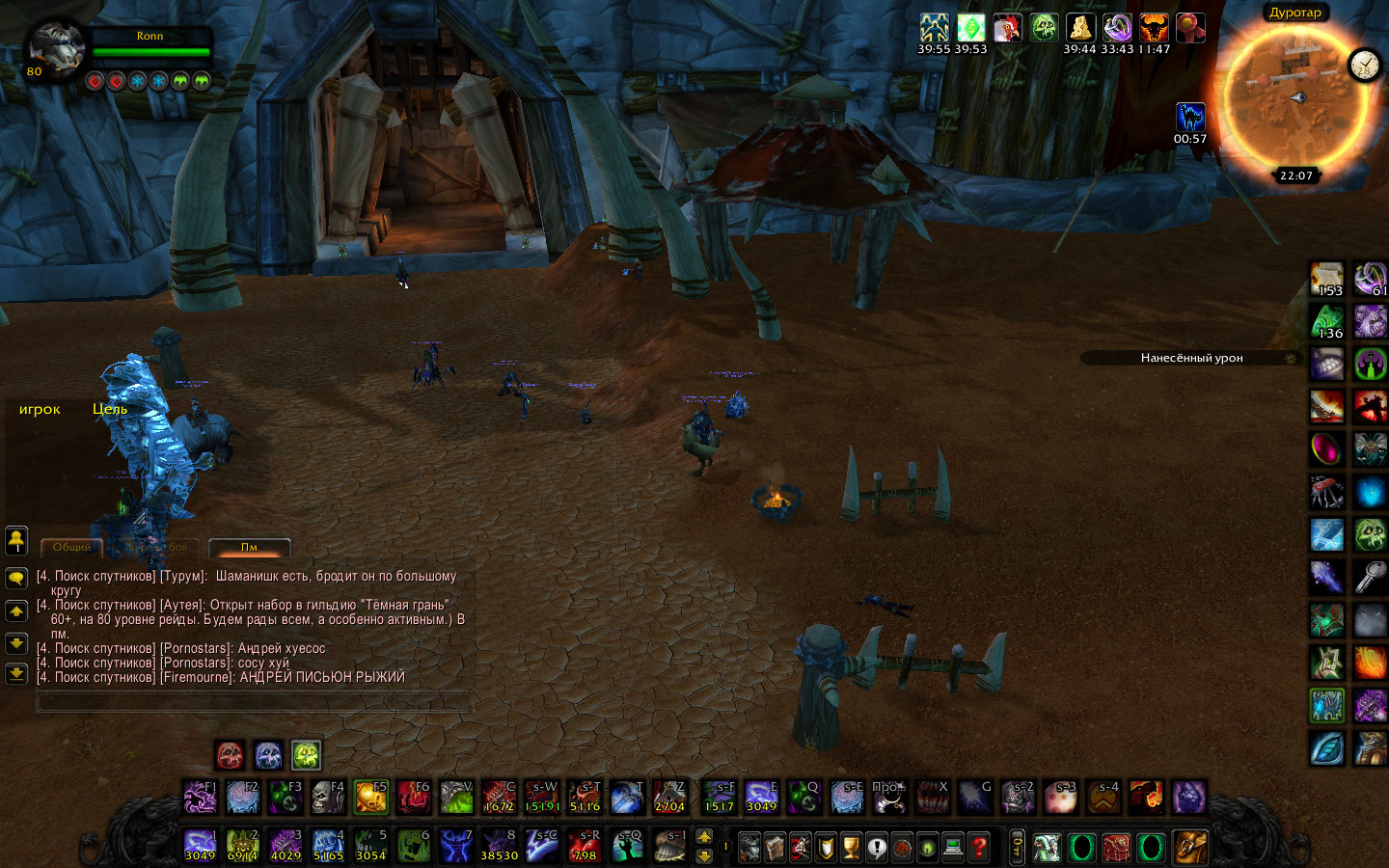Open the backpack bag slot
Screen dimensions: 1389x868
[x=1190, y=847]
